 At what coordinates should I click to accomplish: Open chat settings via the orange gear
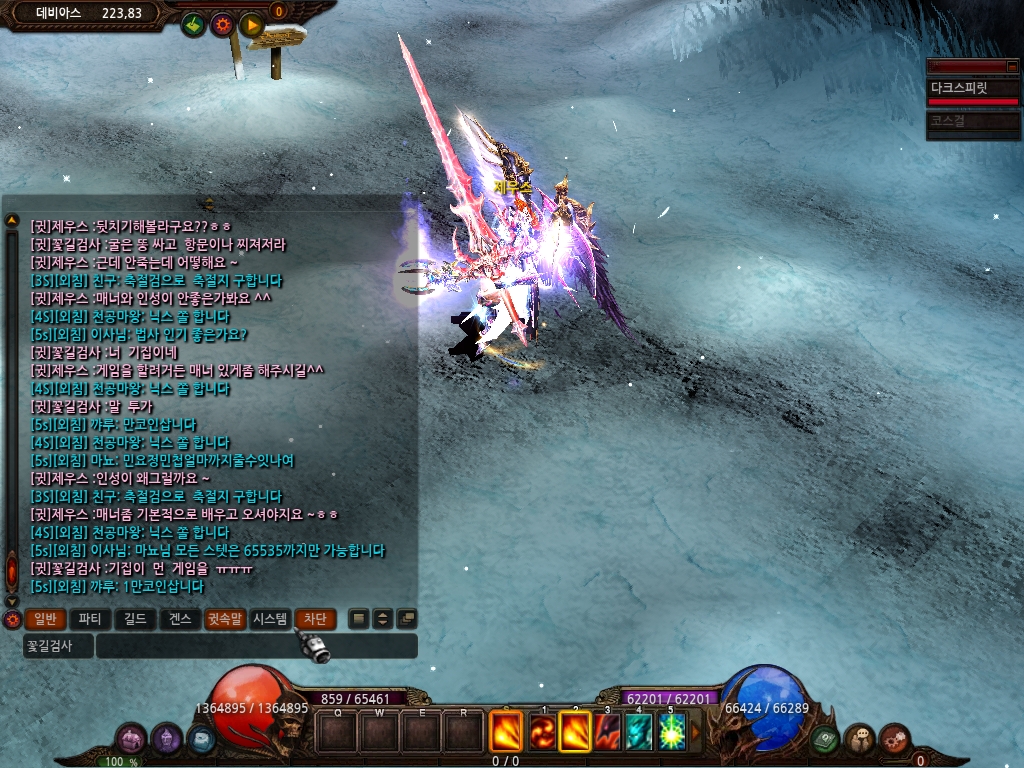pos(12,620)
